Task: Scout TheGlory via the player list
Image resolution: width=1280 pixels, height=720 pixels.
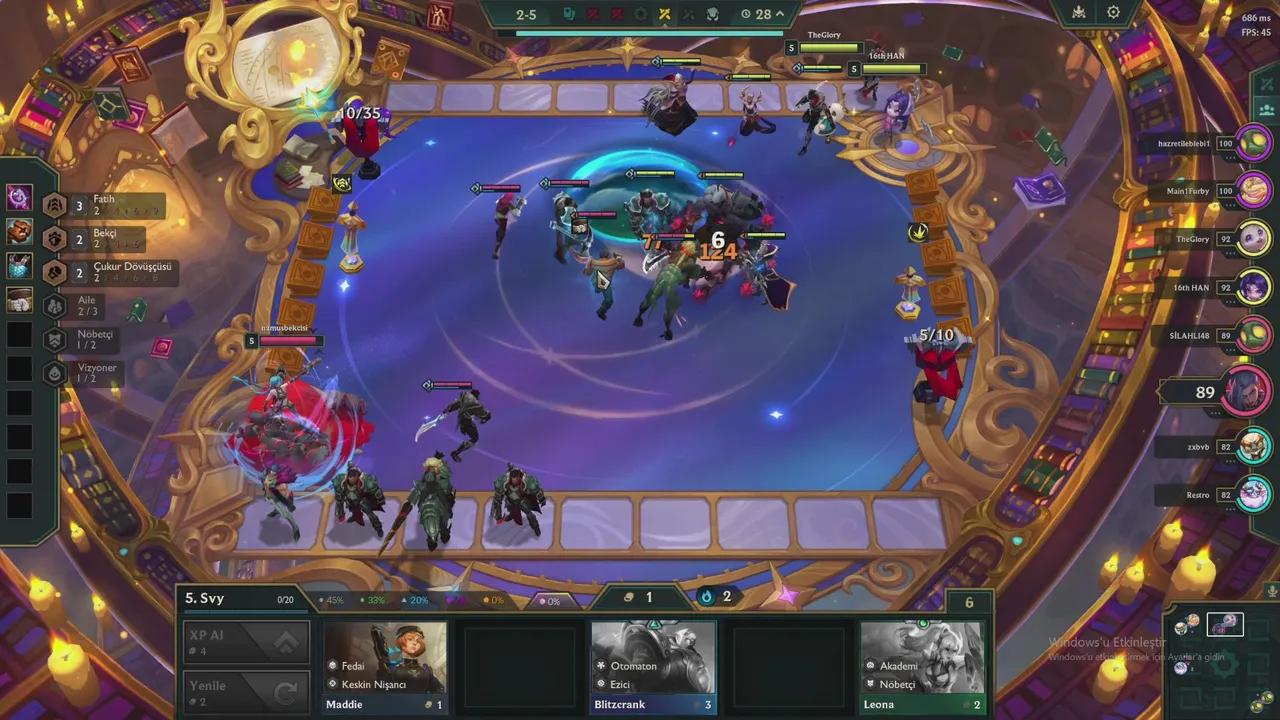Action: point(1253,239)
